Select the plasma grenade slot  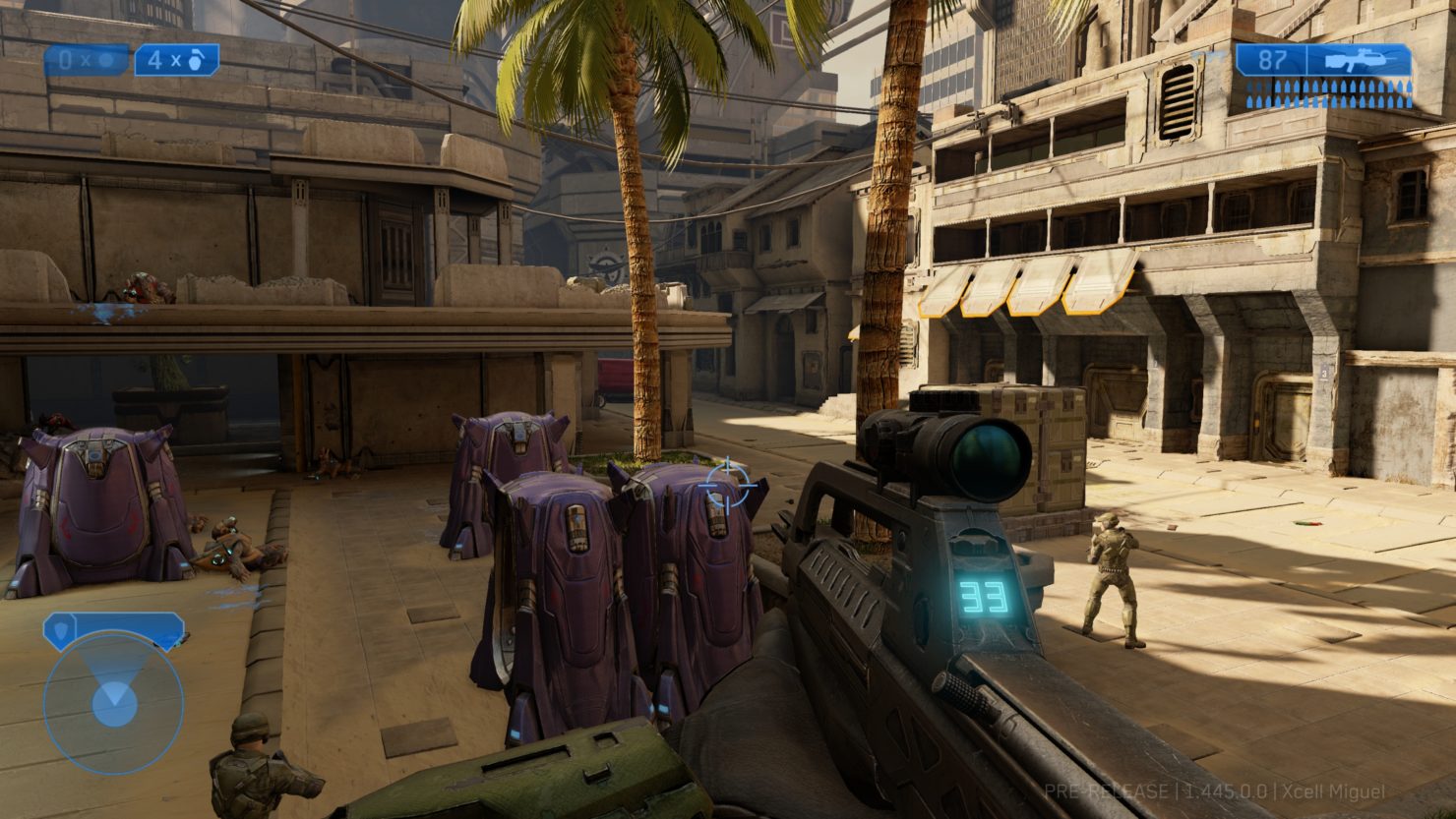point(87,60)
